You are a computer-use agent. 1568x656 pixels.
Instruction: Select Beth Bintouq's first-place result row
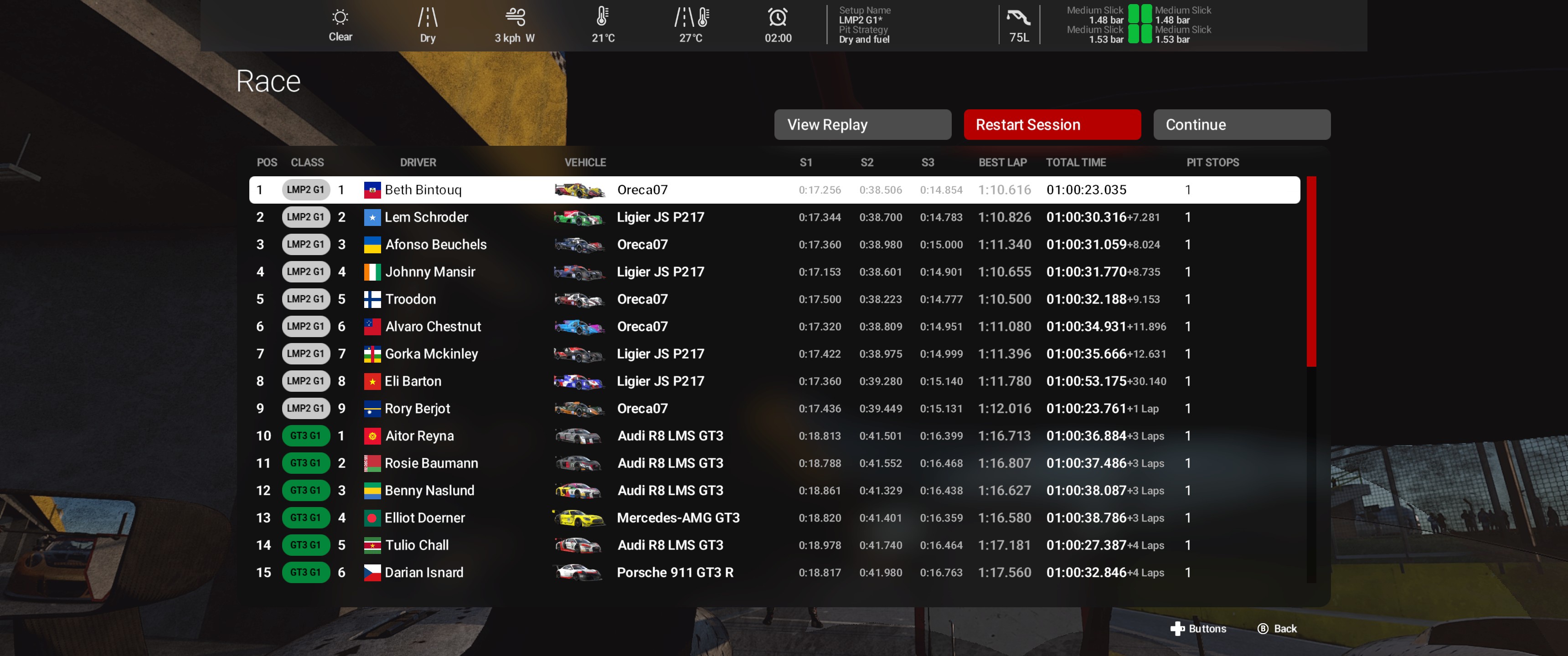point(774,190)
